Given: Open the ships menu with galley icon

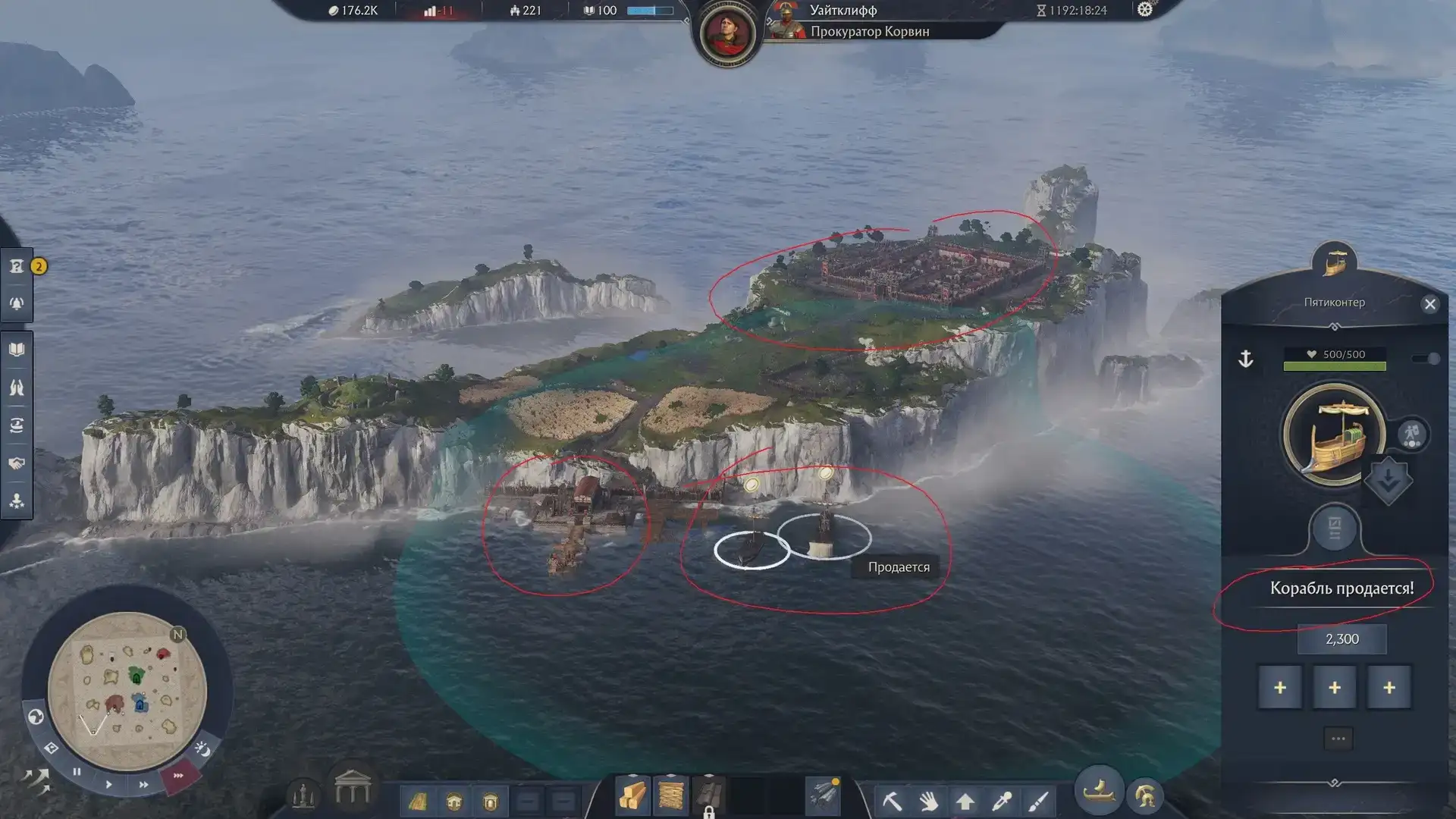Looking at the screenshot, I should [1098, 792].
